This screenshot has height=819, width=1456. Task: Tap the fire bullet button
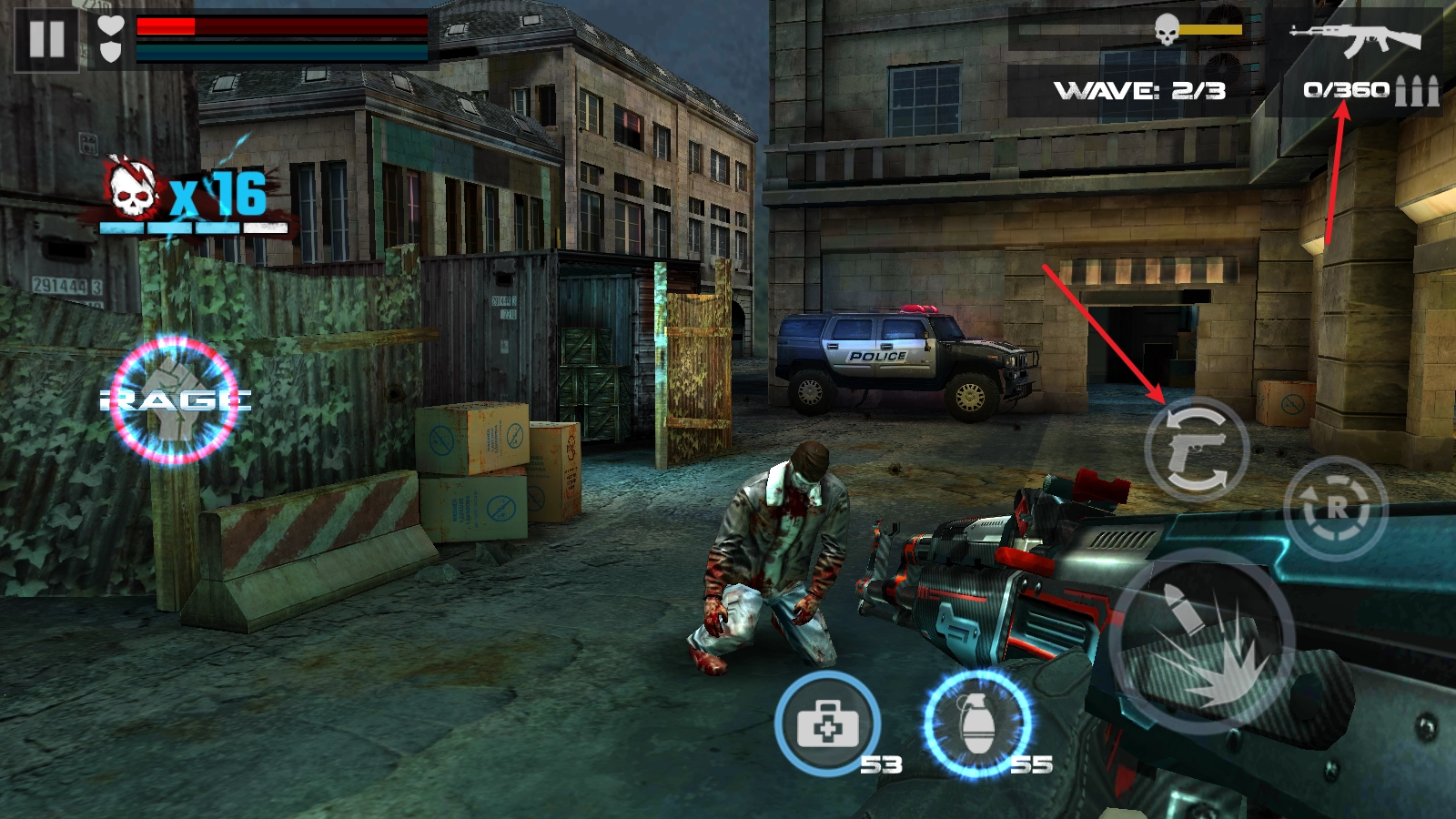pyautogui.click(x=1203, y=642)
